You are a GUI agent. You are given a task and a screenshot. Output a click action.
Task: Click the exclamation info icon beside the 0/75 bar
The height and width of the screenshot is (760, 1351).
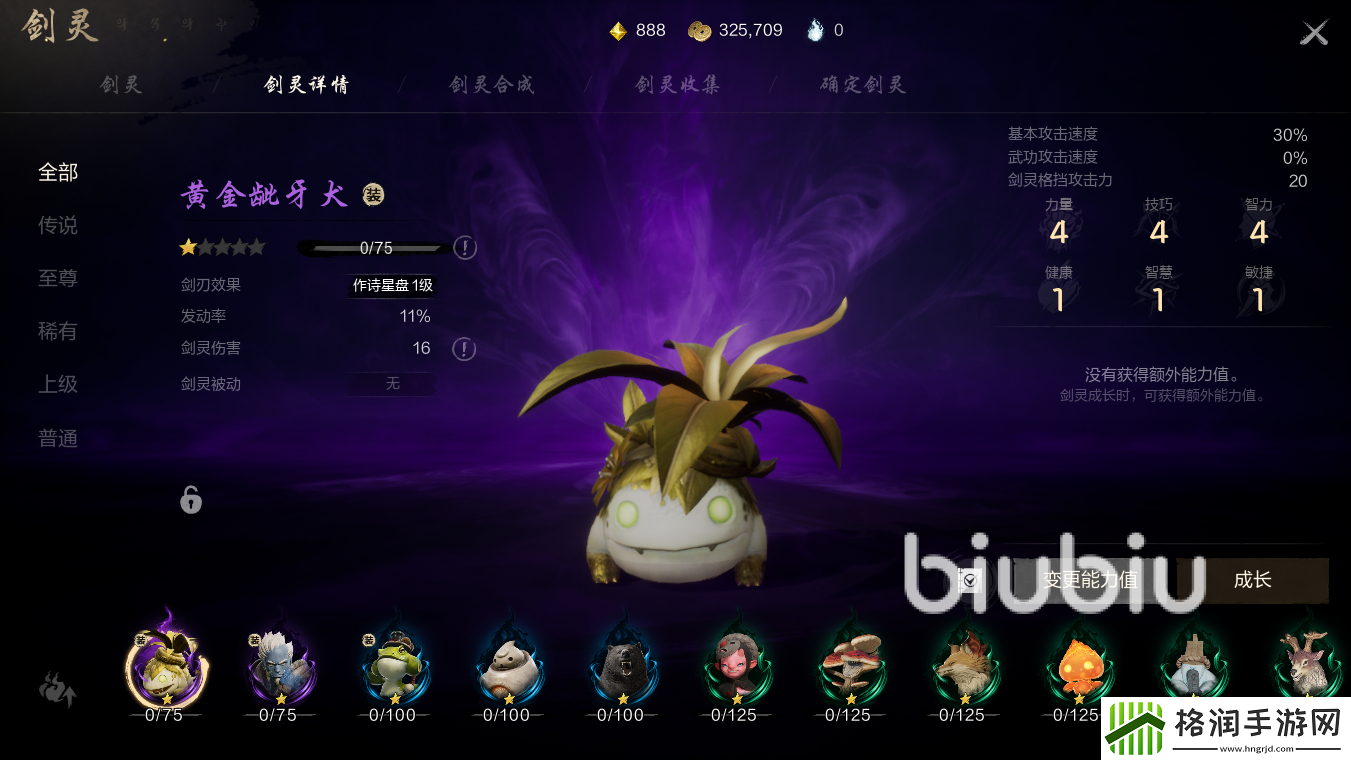coord(464,247)
